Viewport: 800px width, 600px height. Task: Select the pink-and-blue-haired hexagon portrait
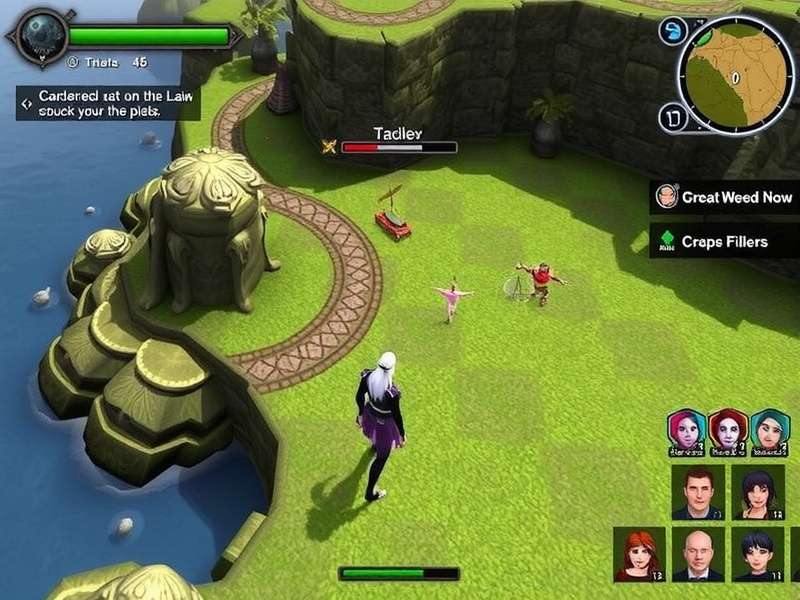tap(687, 431)
